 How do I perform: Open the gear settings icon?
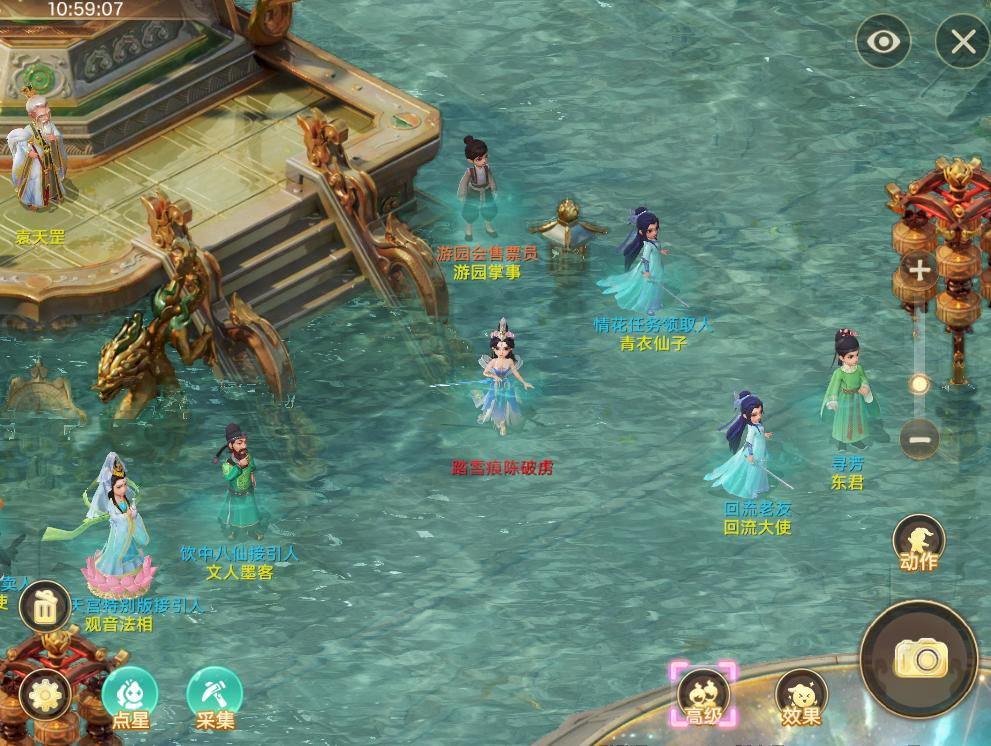45,693
